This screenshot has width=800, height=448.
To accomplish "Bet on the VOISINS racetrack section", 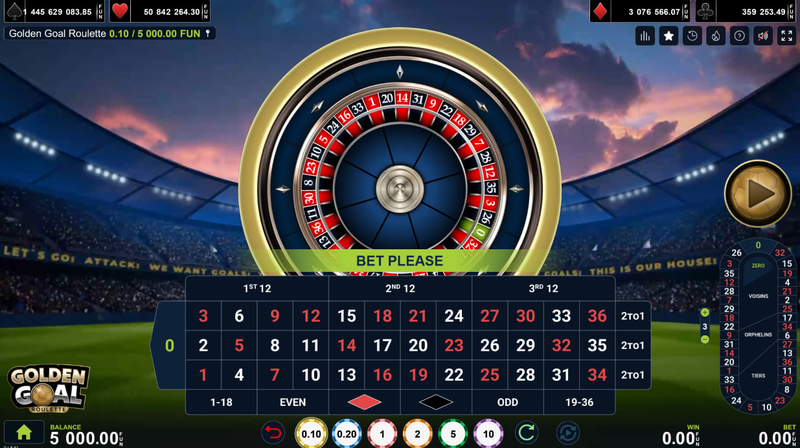I will click(x=758, y=296).
